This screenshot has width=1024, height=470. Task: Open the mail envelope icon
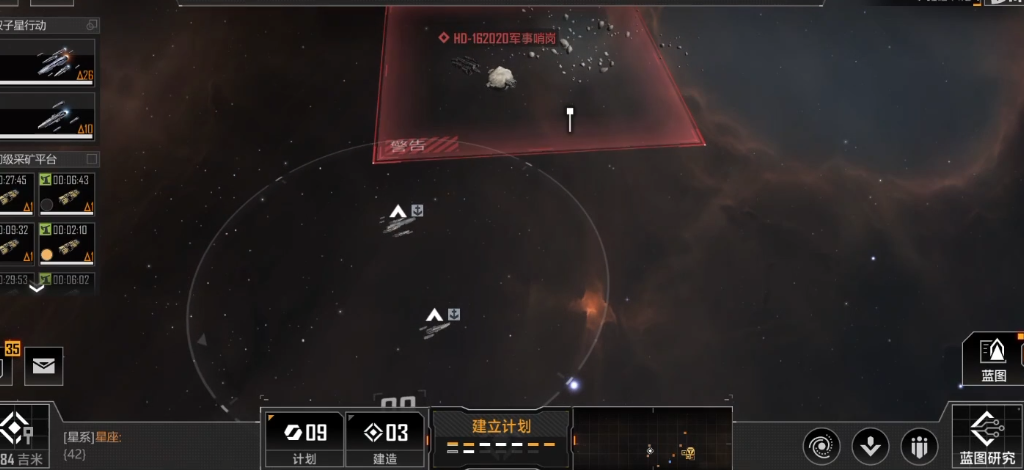point(43,366)
